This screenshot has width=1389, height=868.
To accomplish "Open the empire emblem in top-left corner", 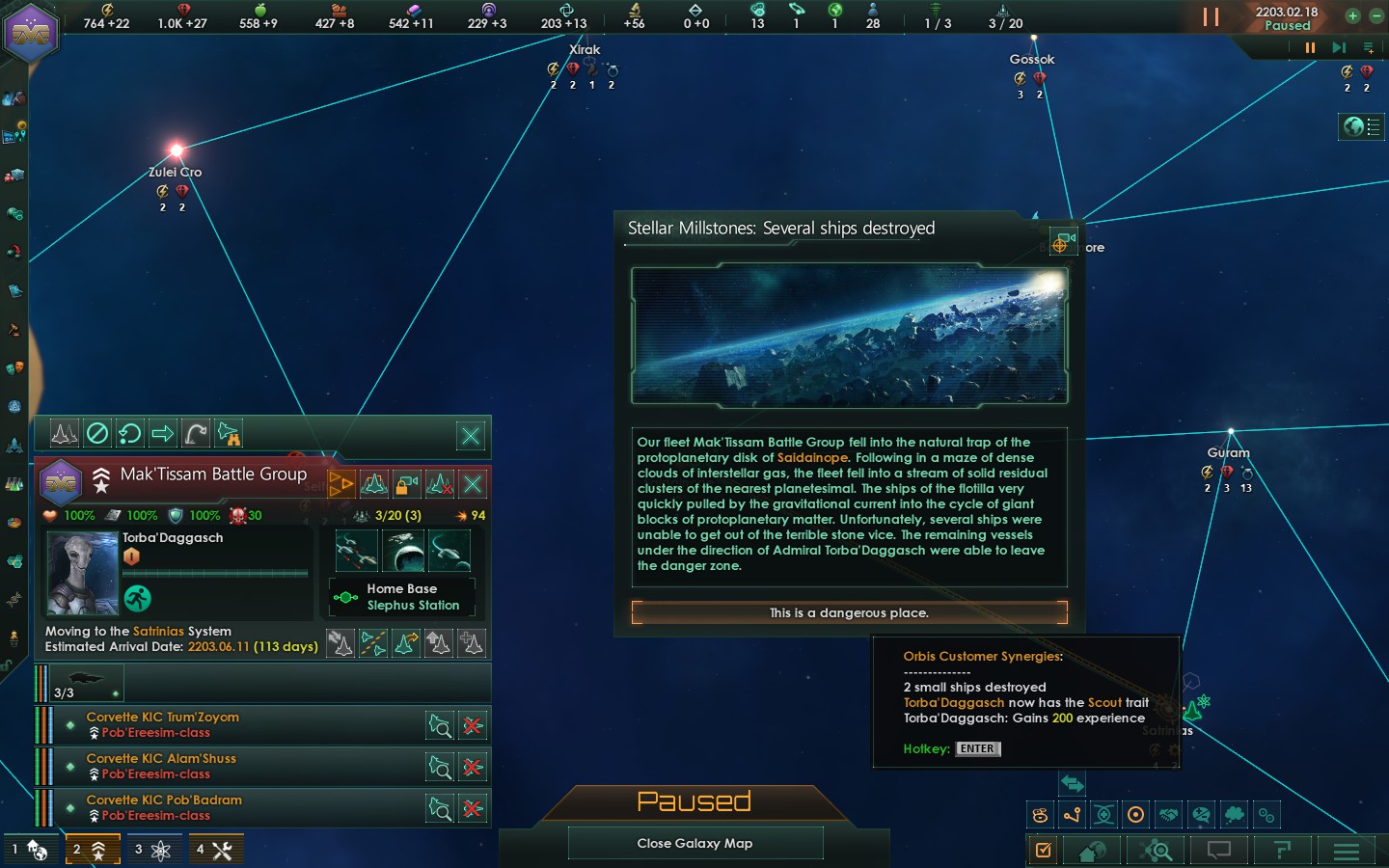I will pyautogui.click(x=32, y=32).
